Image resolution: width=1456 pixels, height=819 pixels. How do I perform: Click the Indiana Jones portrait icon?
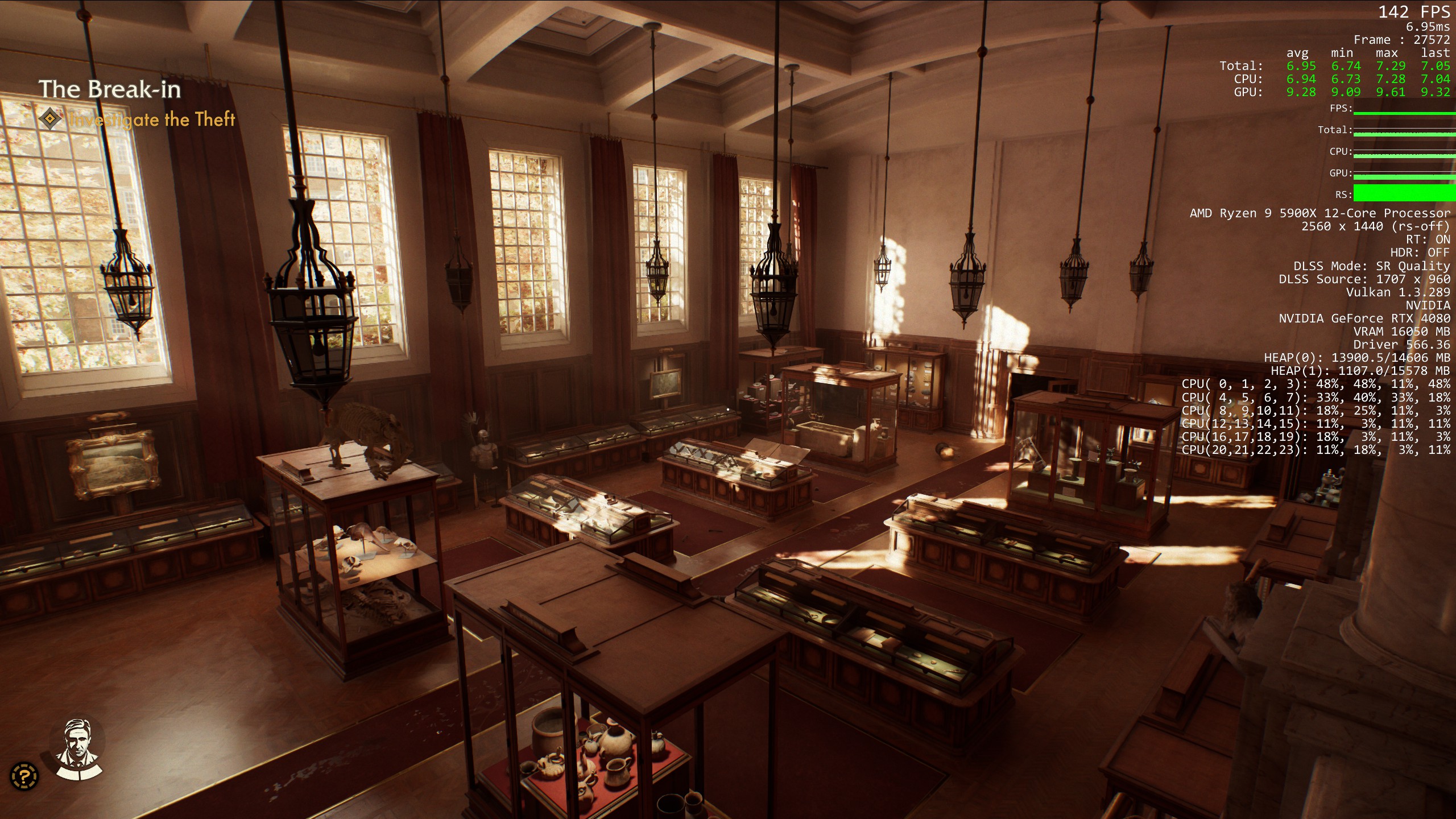tap(77, 747)
